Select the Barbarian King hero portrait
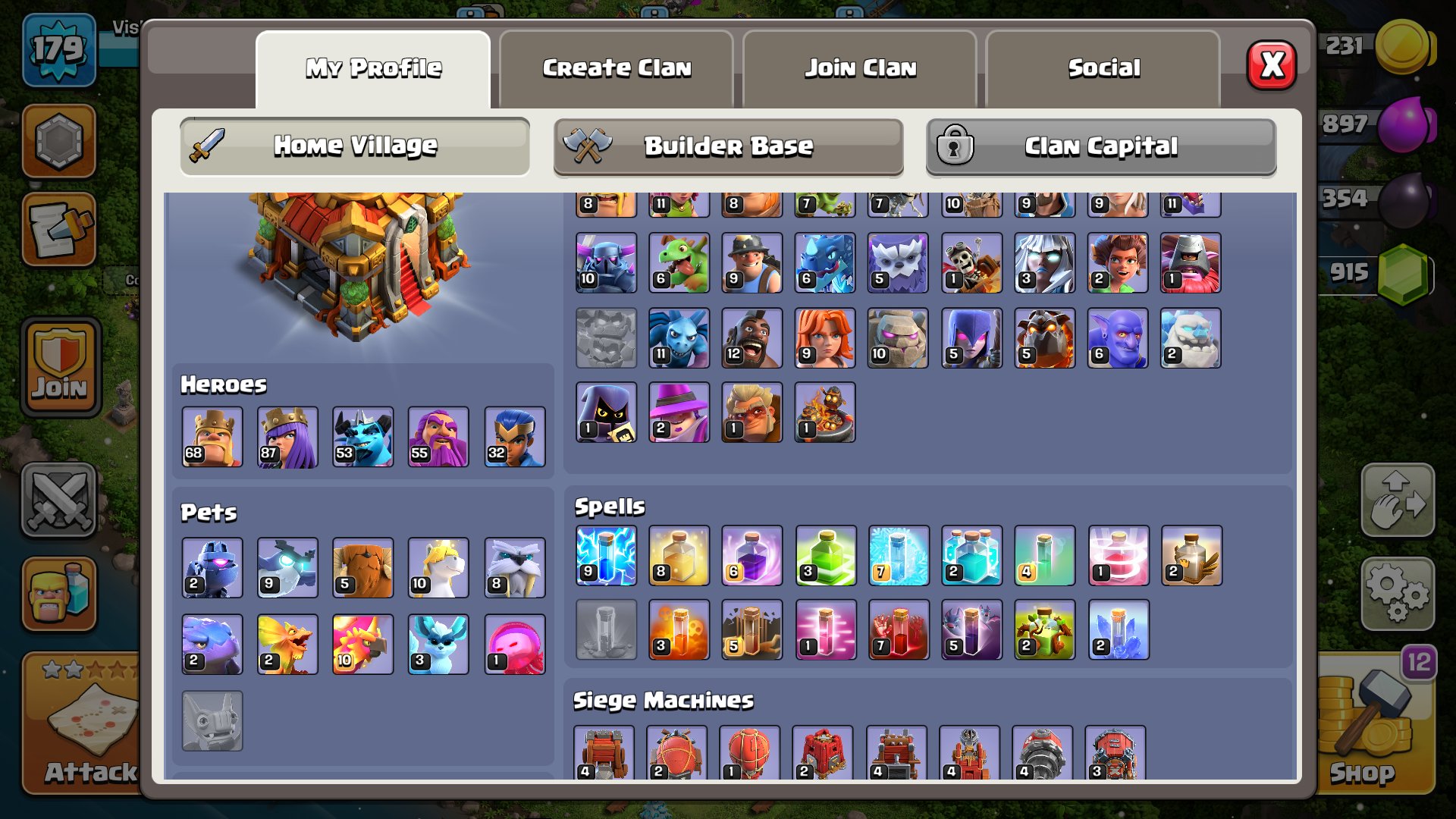Screen dimensions: 1456x819 point(211,436)
